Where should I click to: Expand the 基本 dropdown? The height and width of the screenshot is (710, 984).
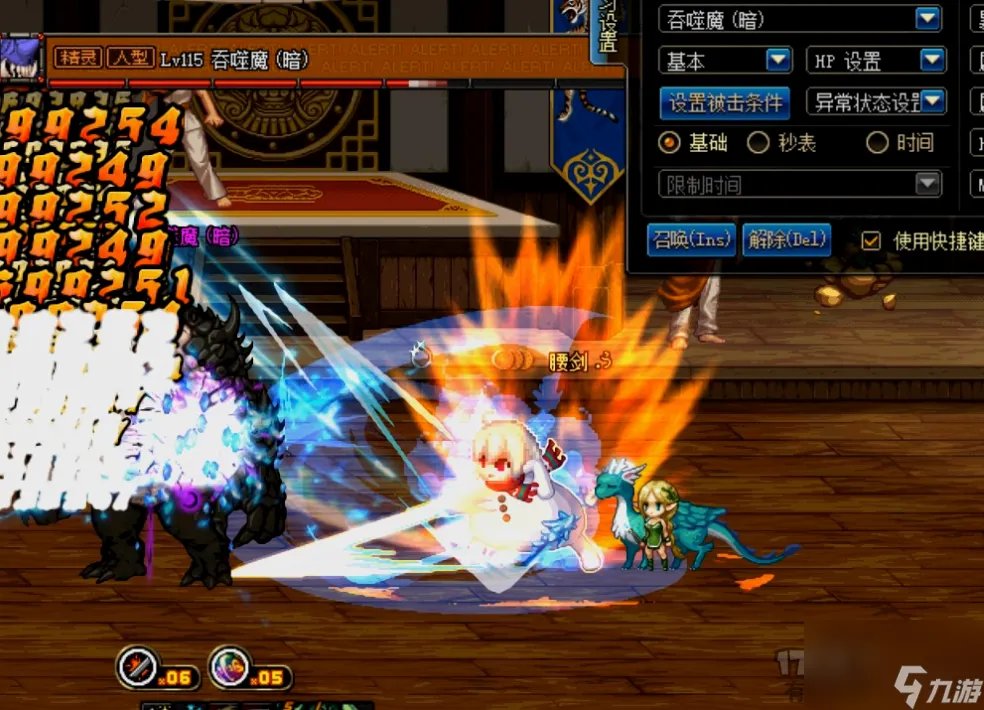(x=778, y=61)
